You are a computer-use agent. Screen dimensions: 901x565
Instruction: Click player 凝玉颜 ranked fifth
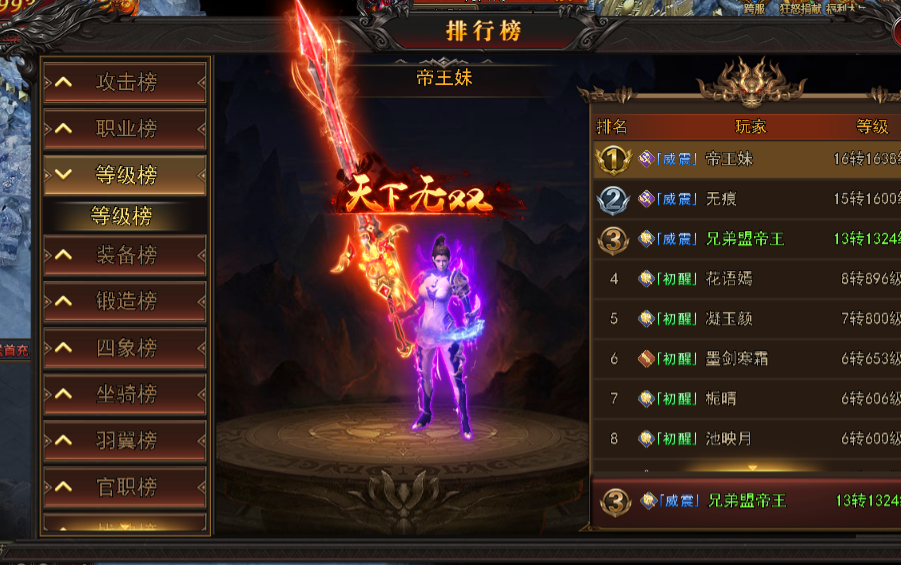(745, 319)
